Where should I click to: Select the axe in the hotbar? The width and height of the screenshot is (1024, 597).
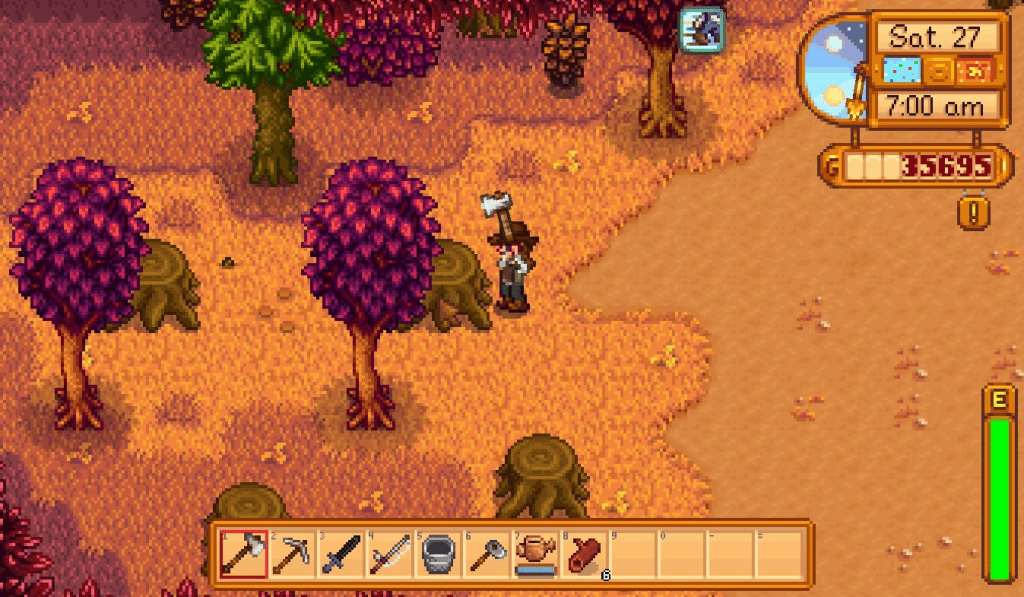pyautogui.click(x=245, y=553)
